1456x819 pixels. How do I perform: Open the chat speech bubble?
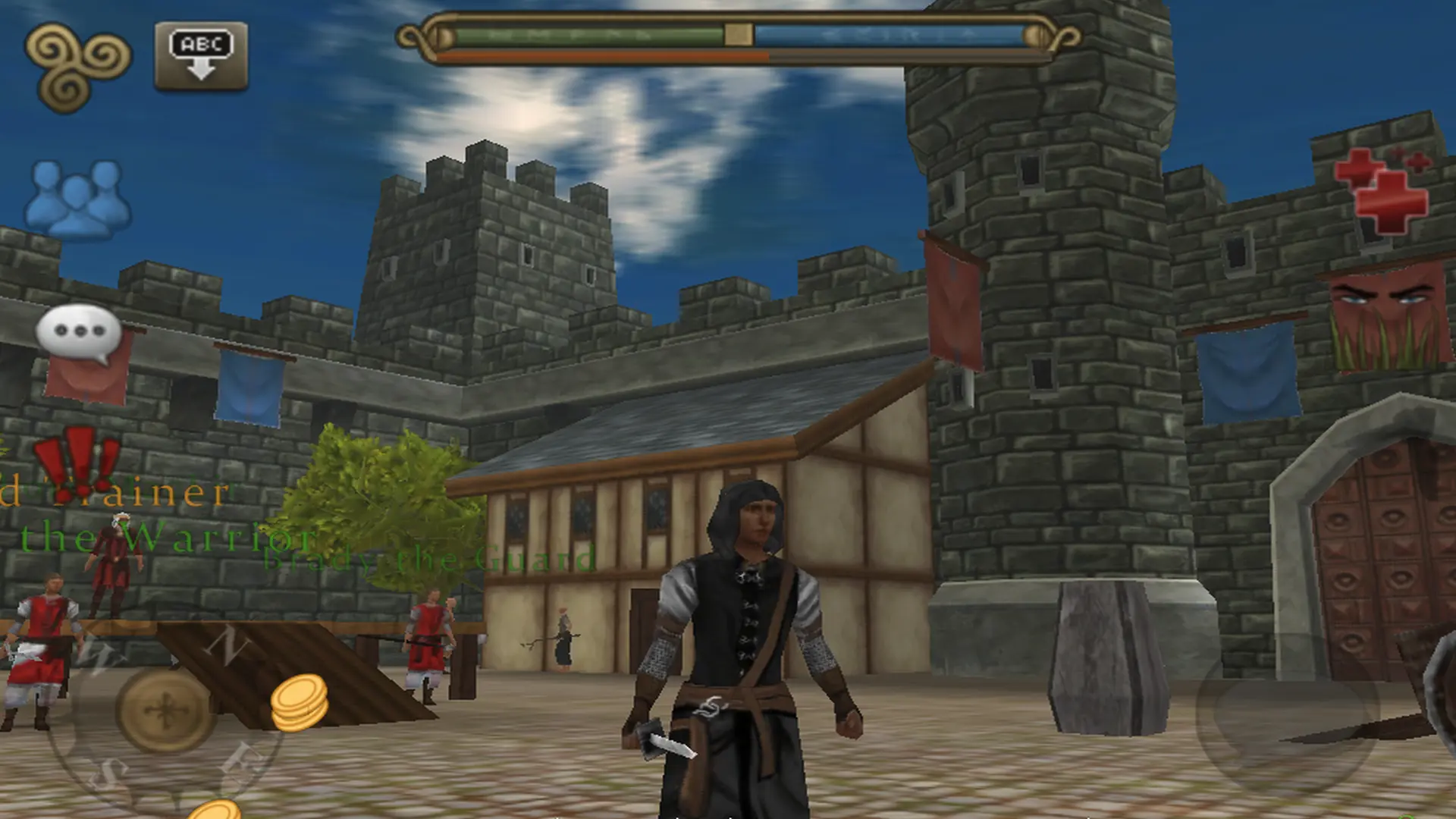pos(79,334)
